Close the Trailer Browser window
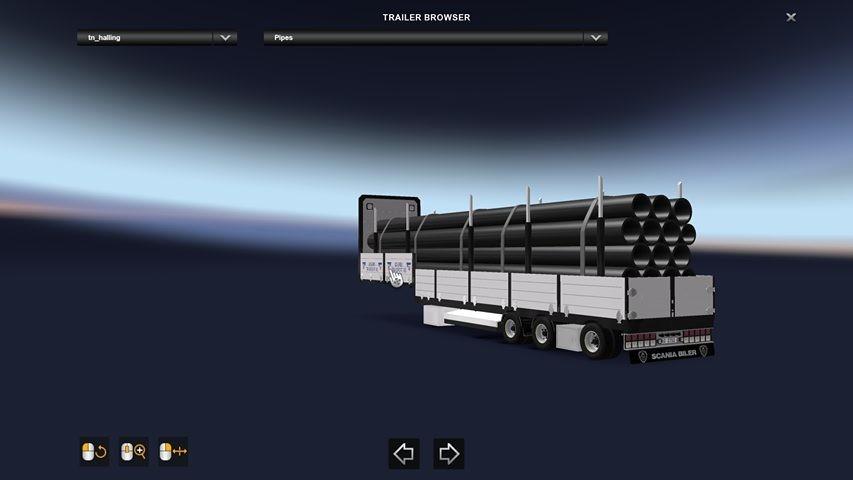Image resolution: width=853 pixels, height=480 pixels. pyautogui.click(x=791, y=17)
